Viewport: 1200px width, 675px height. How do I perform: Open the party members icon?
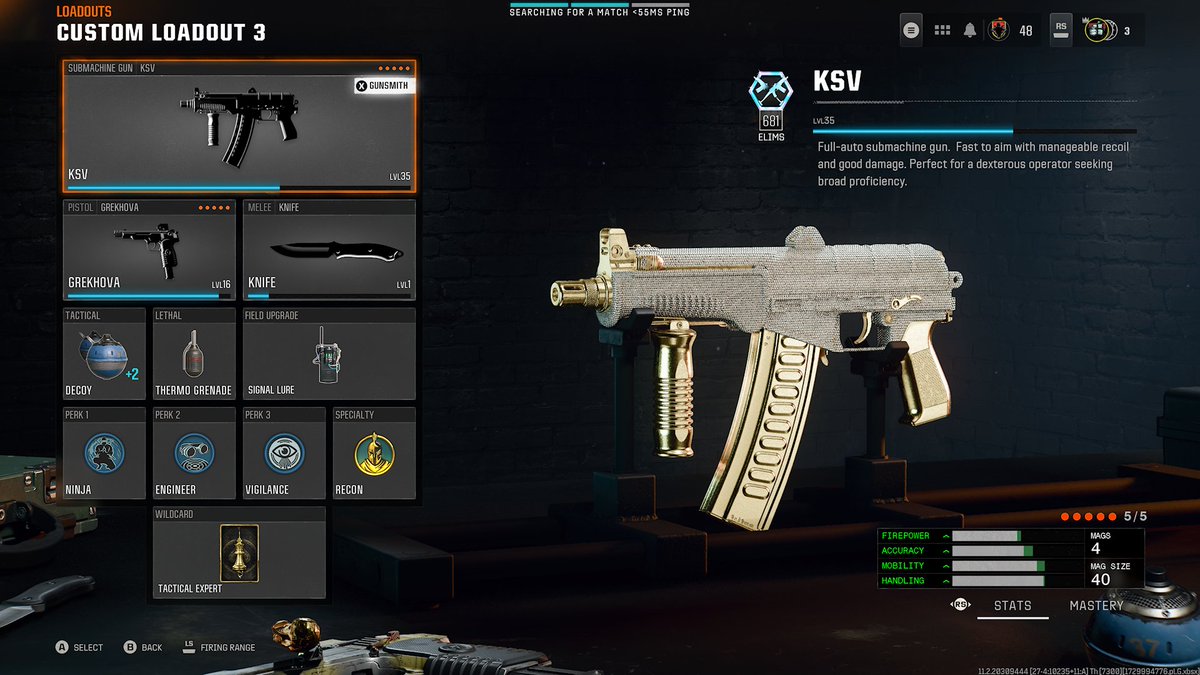pos(1097,30)
